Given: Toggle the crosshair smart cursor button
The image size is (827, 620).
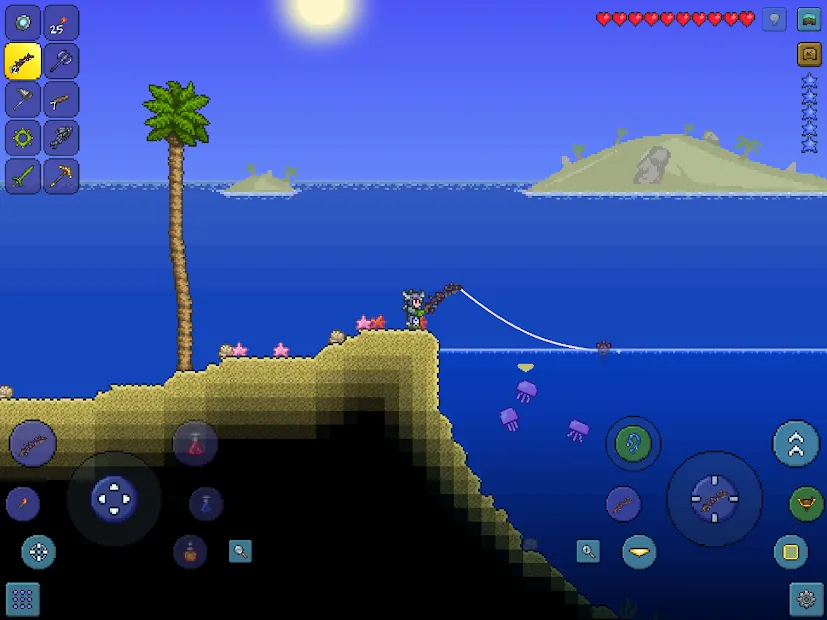Looking at the screenshot, I should click(x=39, y=551).
